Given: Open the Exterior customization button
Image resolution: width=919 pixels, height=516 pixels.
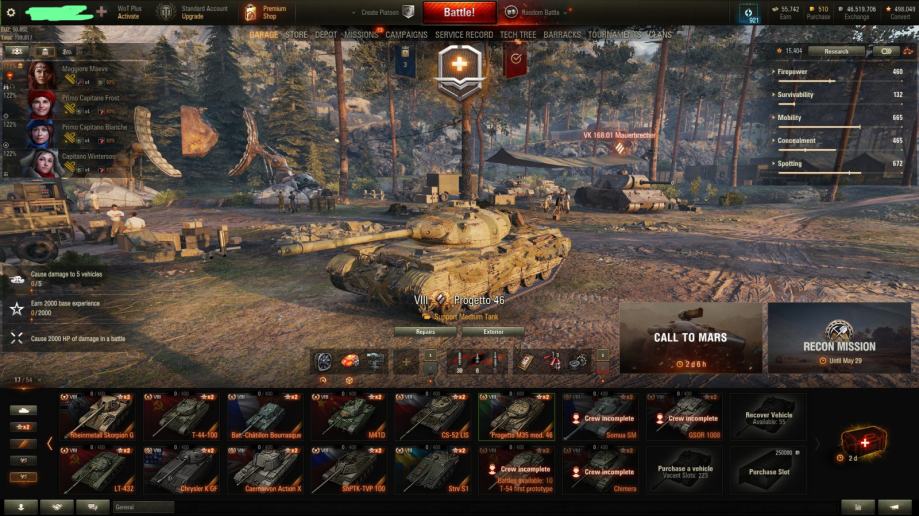Looking at the screenshot, I should point(493,331).
